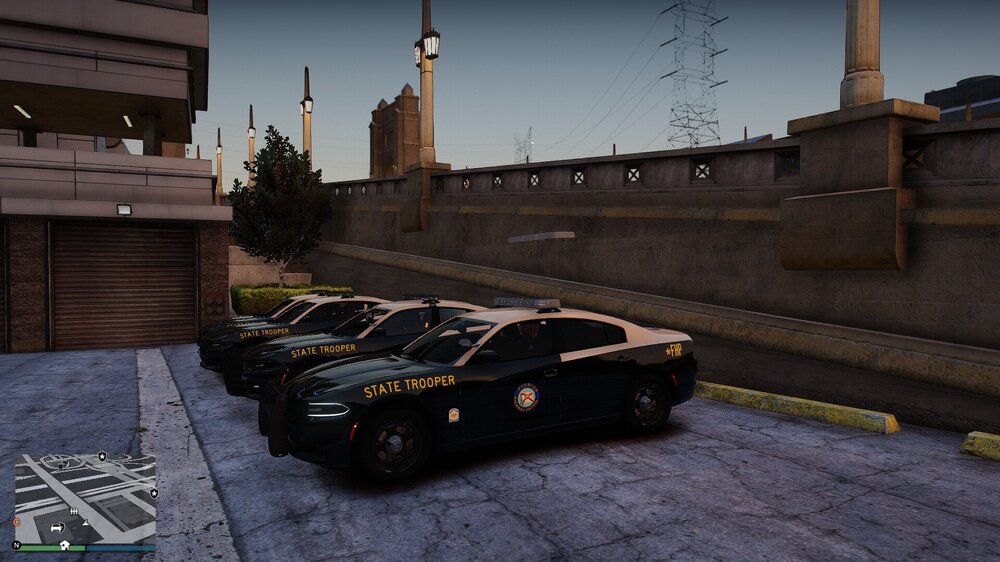This screenshot has width=1000, height=562.
Task: Click the North compass marker
Action: [x=16, y=545]
